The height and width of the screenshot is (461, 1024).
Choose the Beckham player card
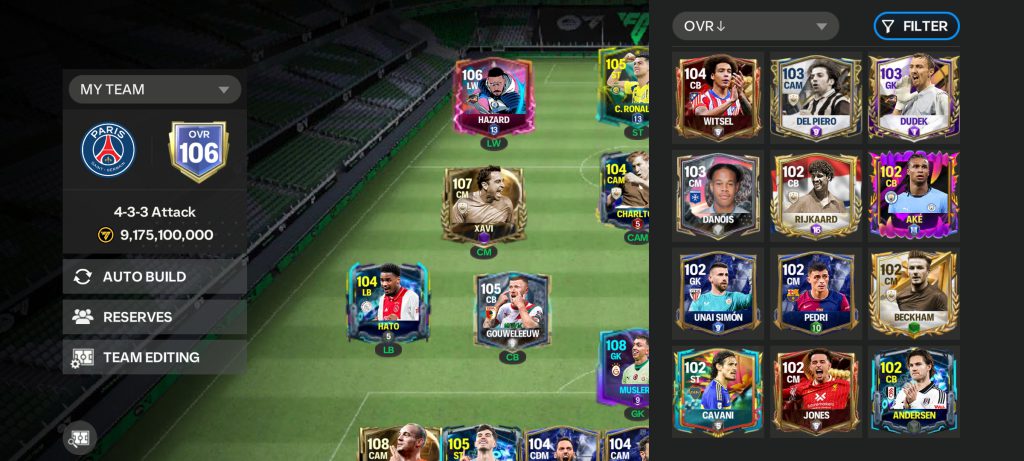tap(914, 292)
